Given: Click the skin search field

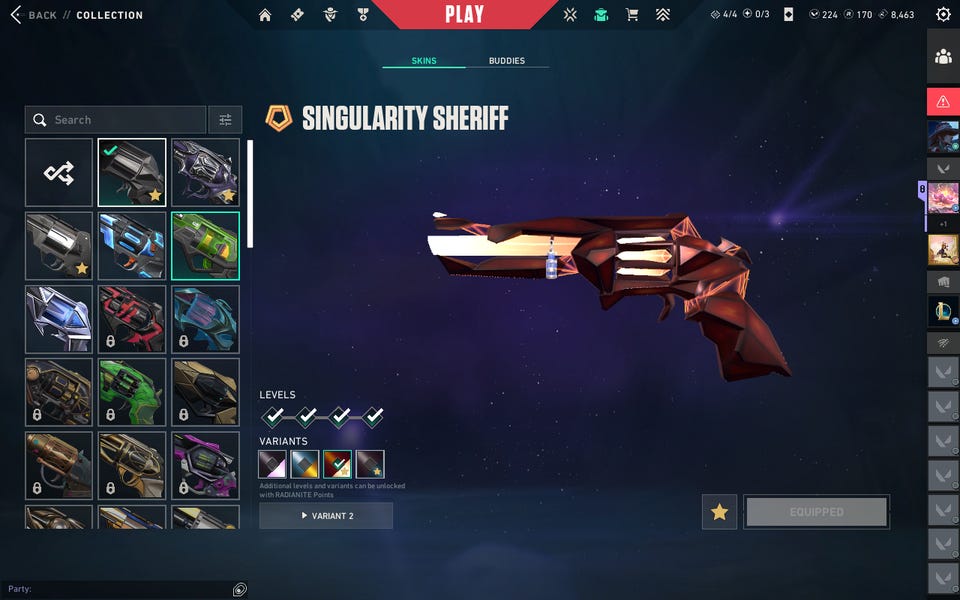Looking at the screenshot, I should [x=115, y=120].
